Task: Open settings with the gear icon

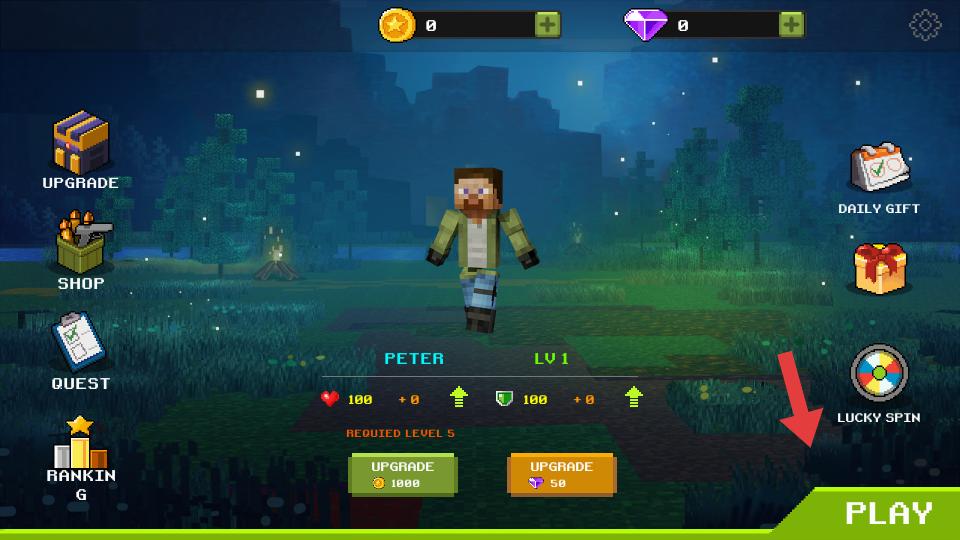Action: tap(925, 25)
